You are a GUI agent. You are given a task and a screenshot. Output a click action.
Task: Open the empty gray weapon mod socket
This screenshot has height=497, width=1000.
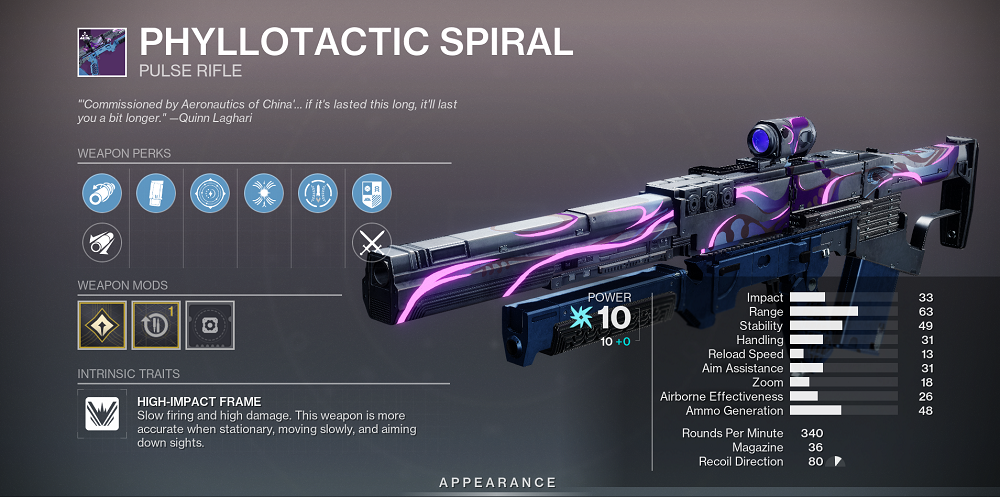pos(210,325)
